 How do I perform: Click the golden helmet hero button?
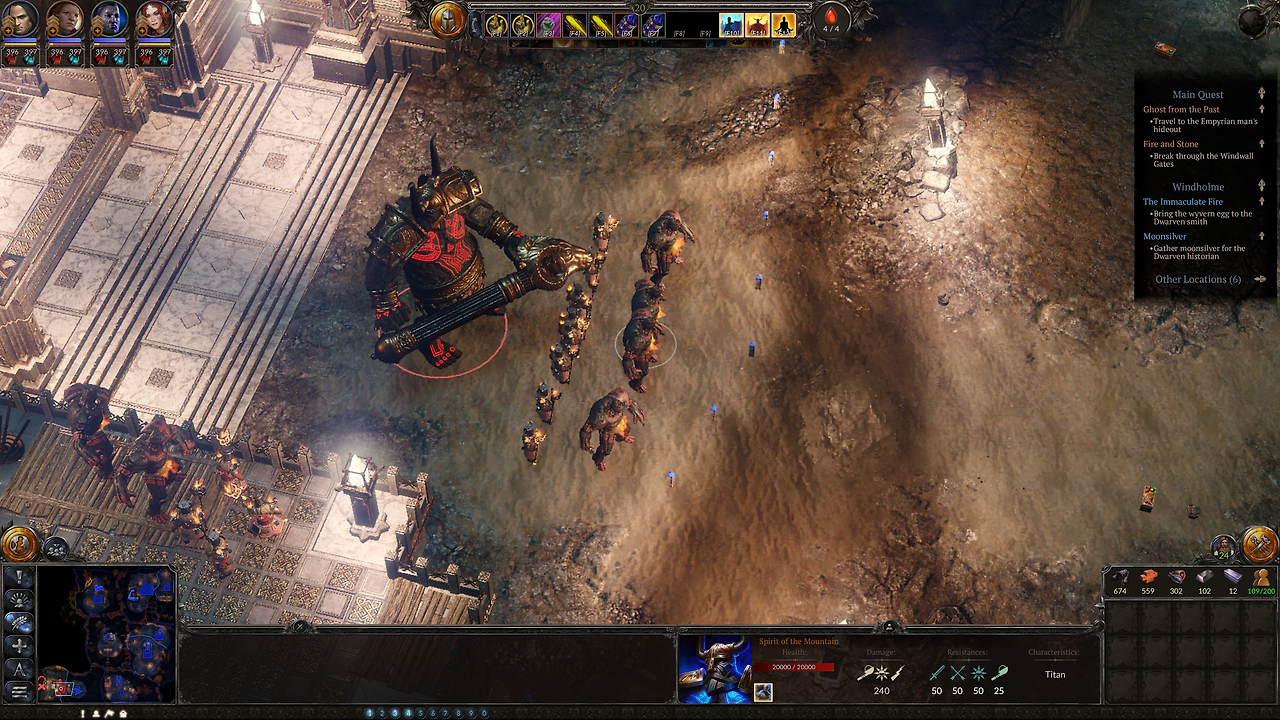coord(448,21)
